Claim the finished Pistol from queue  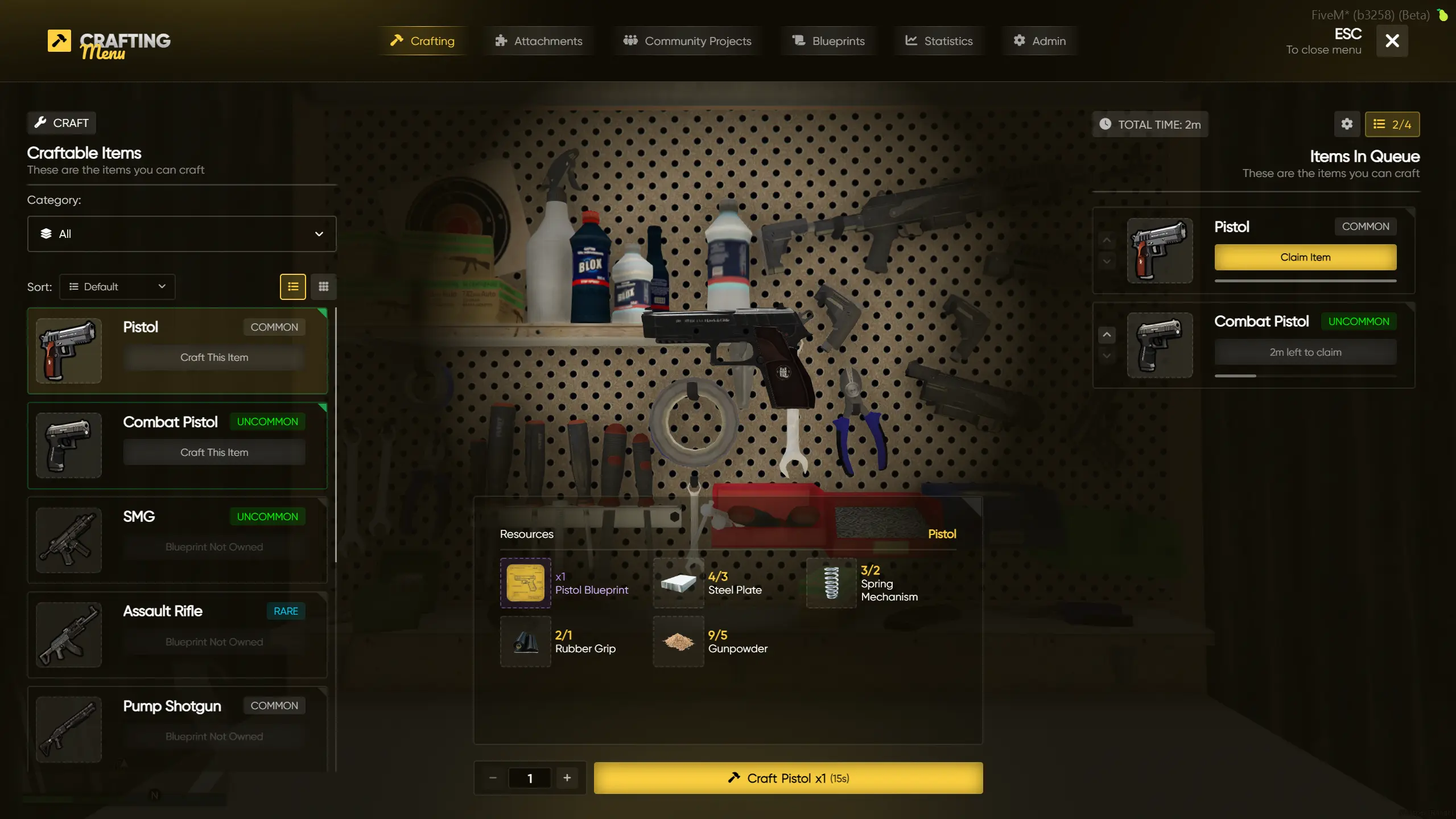point(1305,257)
